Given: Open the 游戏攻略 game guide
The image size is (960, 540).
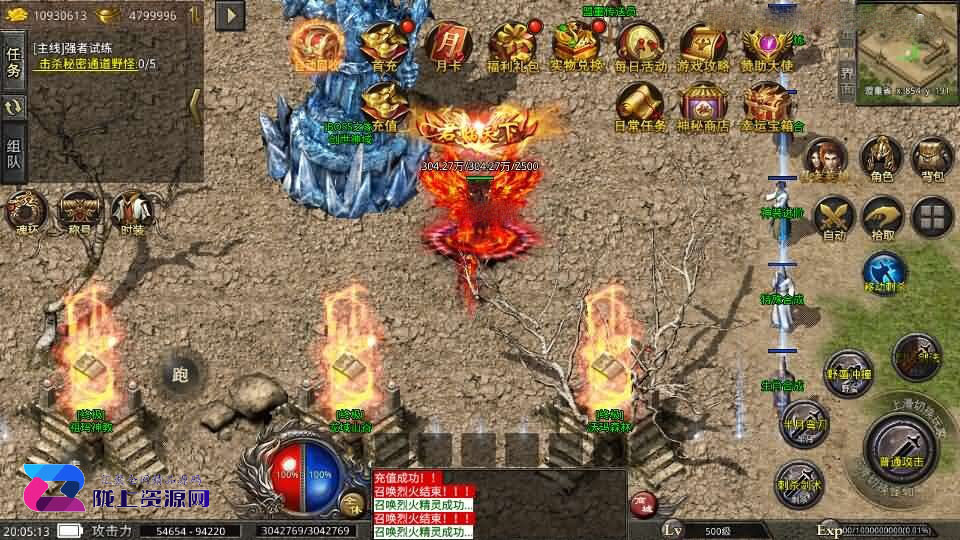Looking at the screenshot, I should [x=704, y=44].
